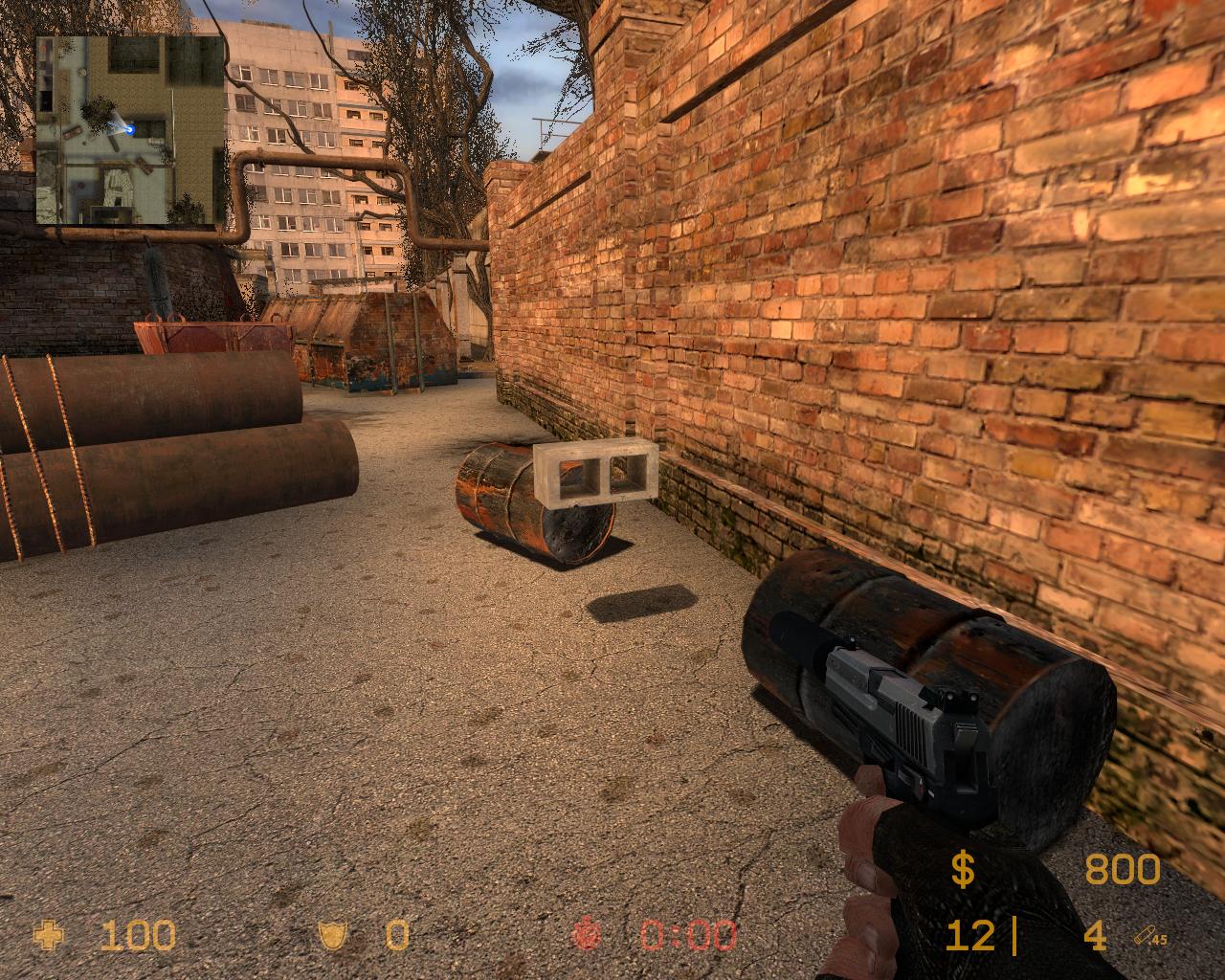The height and width of the screenshot is (980, 1225).
Task: Click the radar minimap overview
Action: pos(130,130)
